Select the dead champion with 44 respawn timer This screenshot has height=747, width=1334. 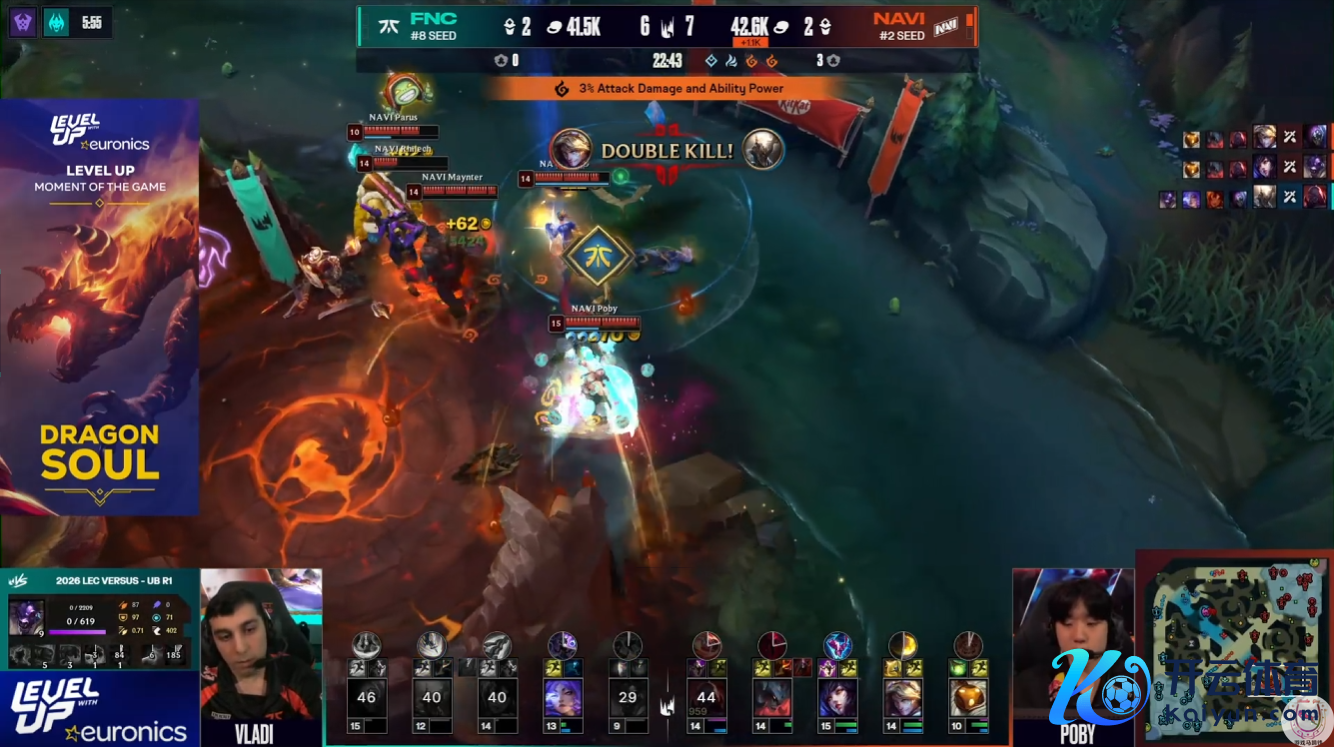tap(706, 697)
